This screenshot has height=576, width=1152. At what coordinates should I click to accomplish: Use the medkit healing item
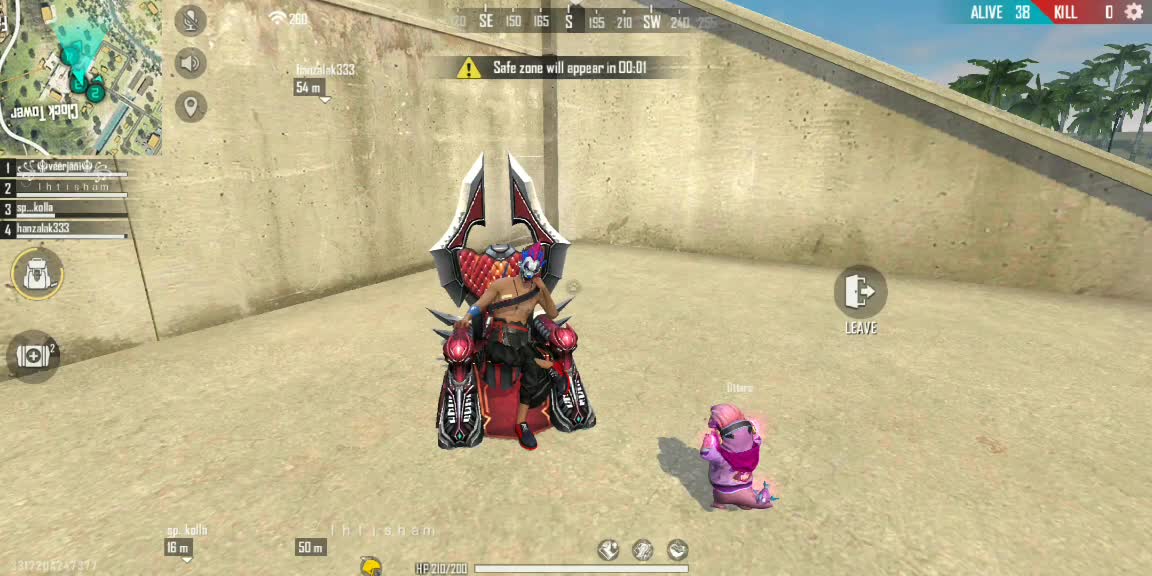[33, 356]
